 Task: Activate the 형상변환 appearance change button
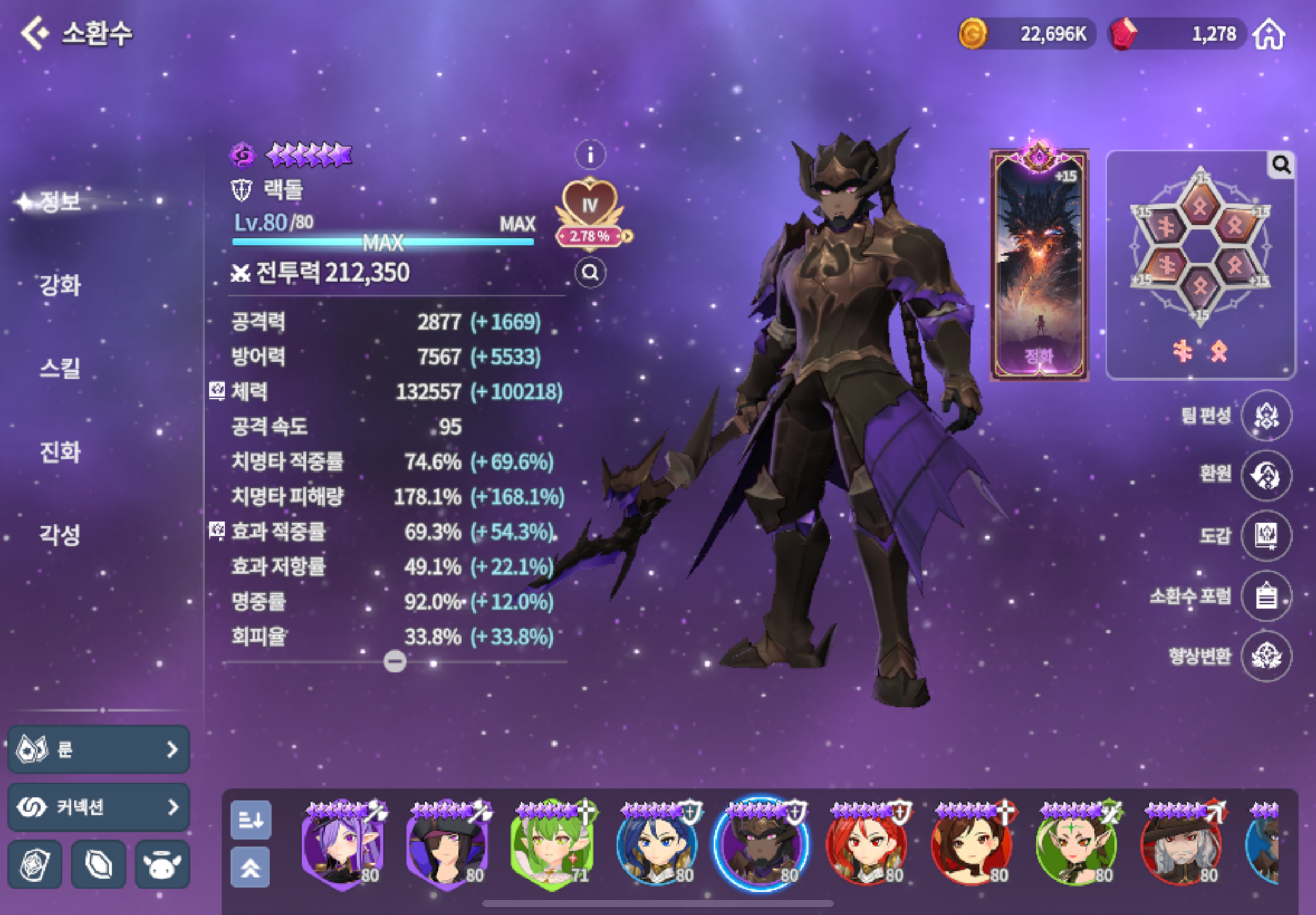(x=1266, y=657)
